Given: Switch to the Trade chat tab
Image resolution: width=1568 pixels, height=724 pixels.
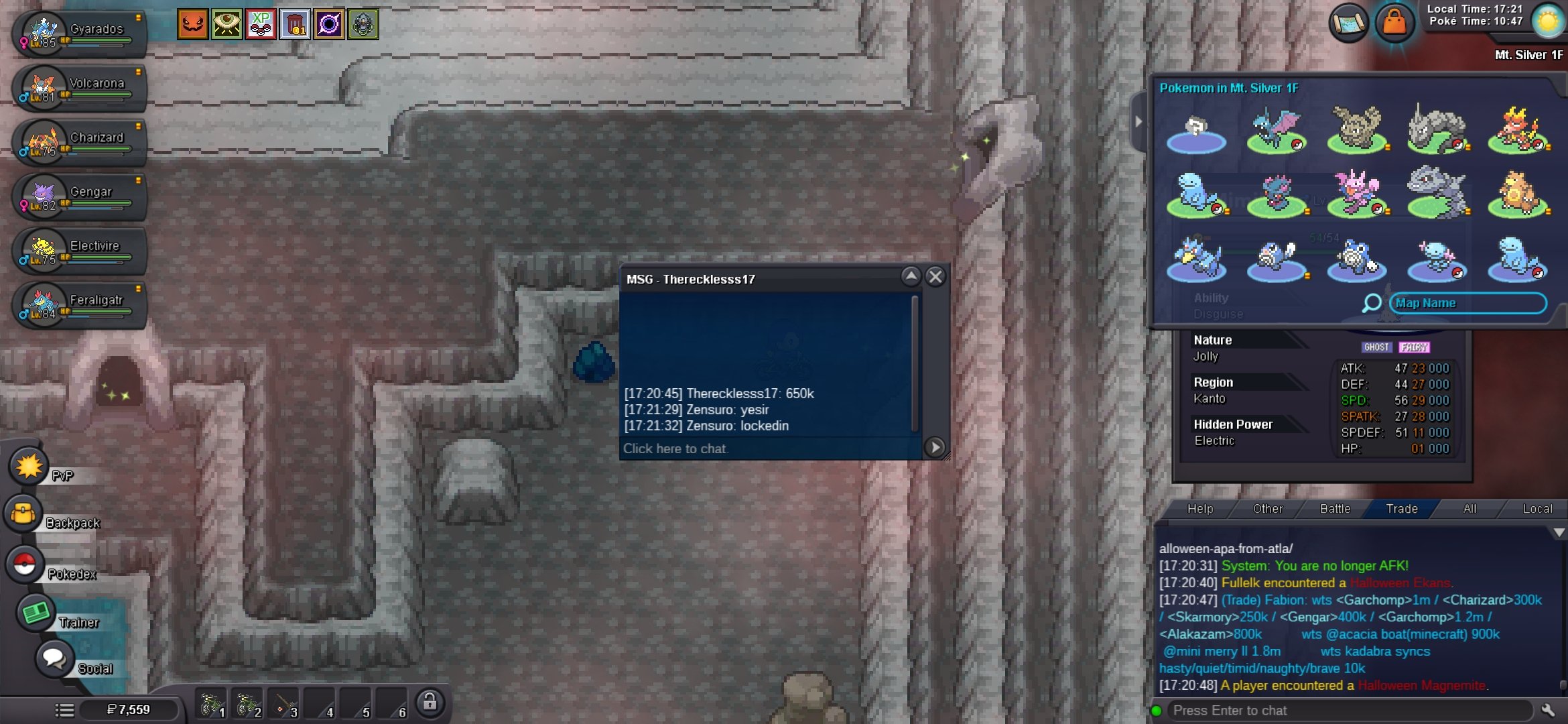Looking at the screenshot, I should (1401, 509).
